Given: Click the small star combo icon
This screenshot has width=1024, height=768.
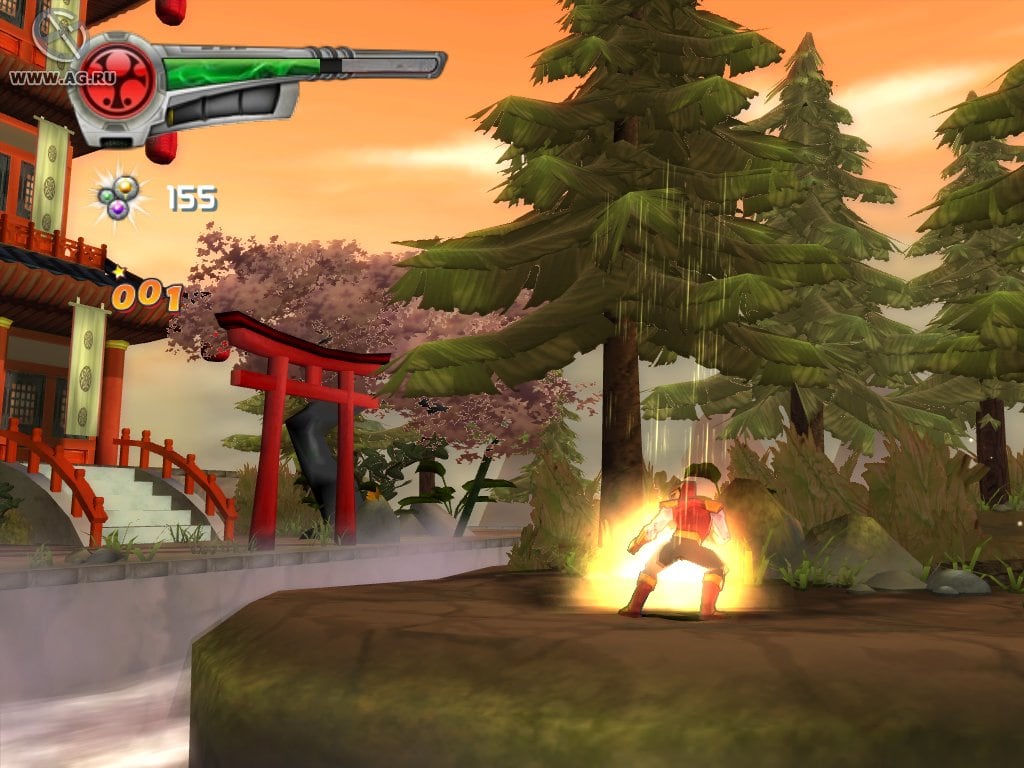Looking at the screenshot, I should point(117,271).
